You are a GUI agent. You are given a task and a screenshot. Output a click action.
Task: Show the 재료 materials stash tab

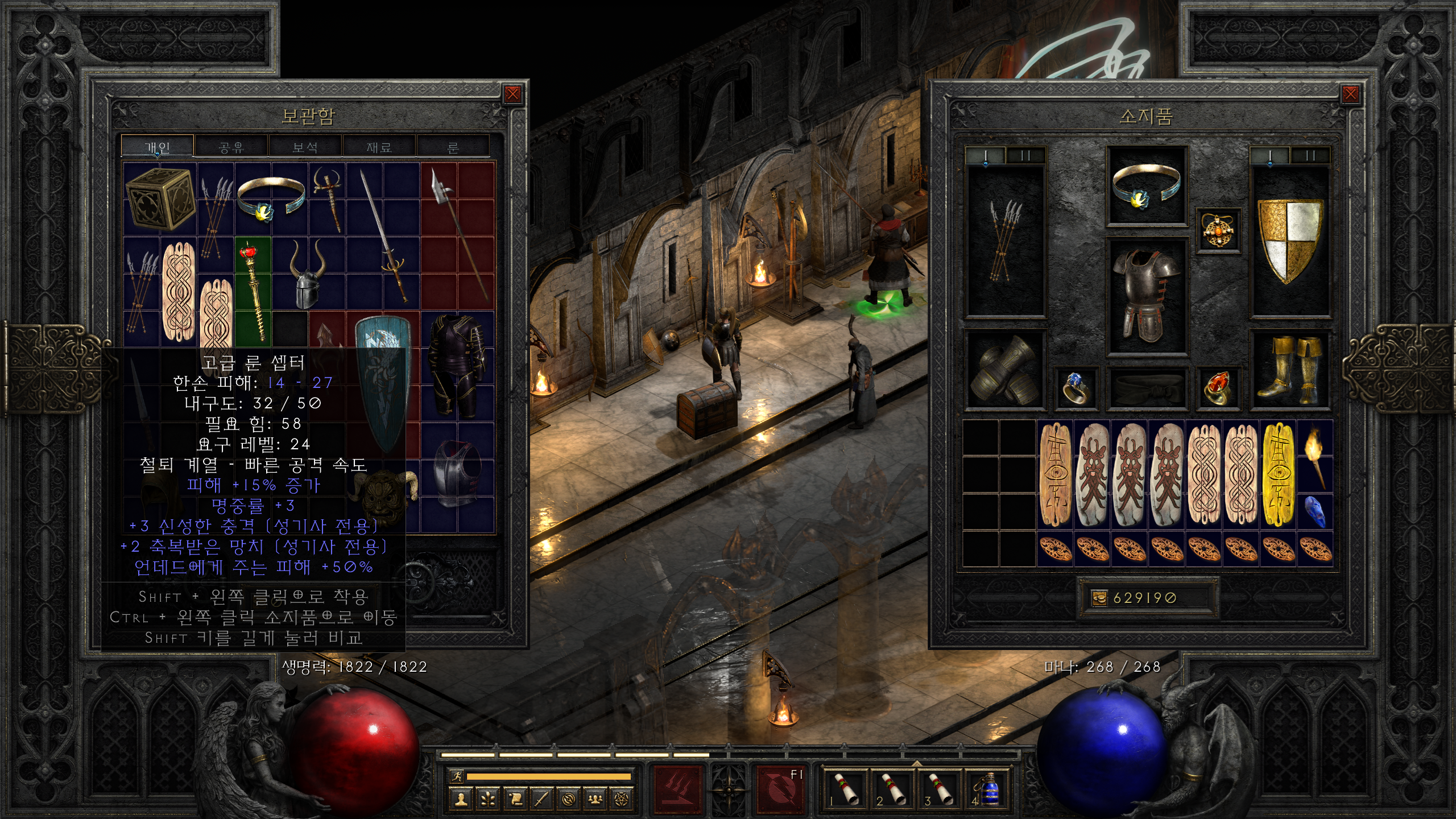coord(379,147)
